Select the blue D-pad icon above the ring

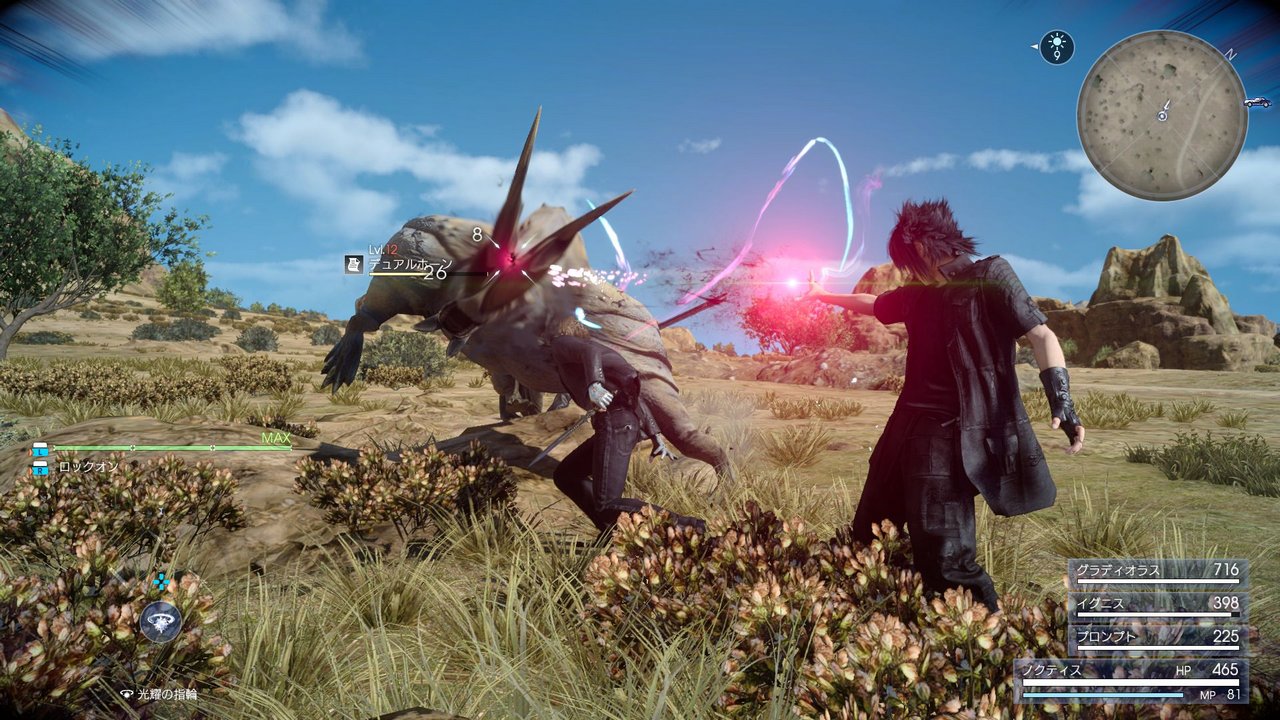coord(160,580)
